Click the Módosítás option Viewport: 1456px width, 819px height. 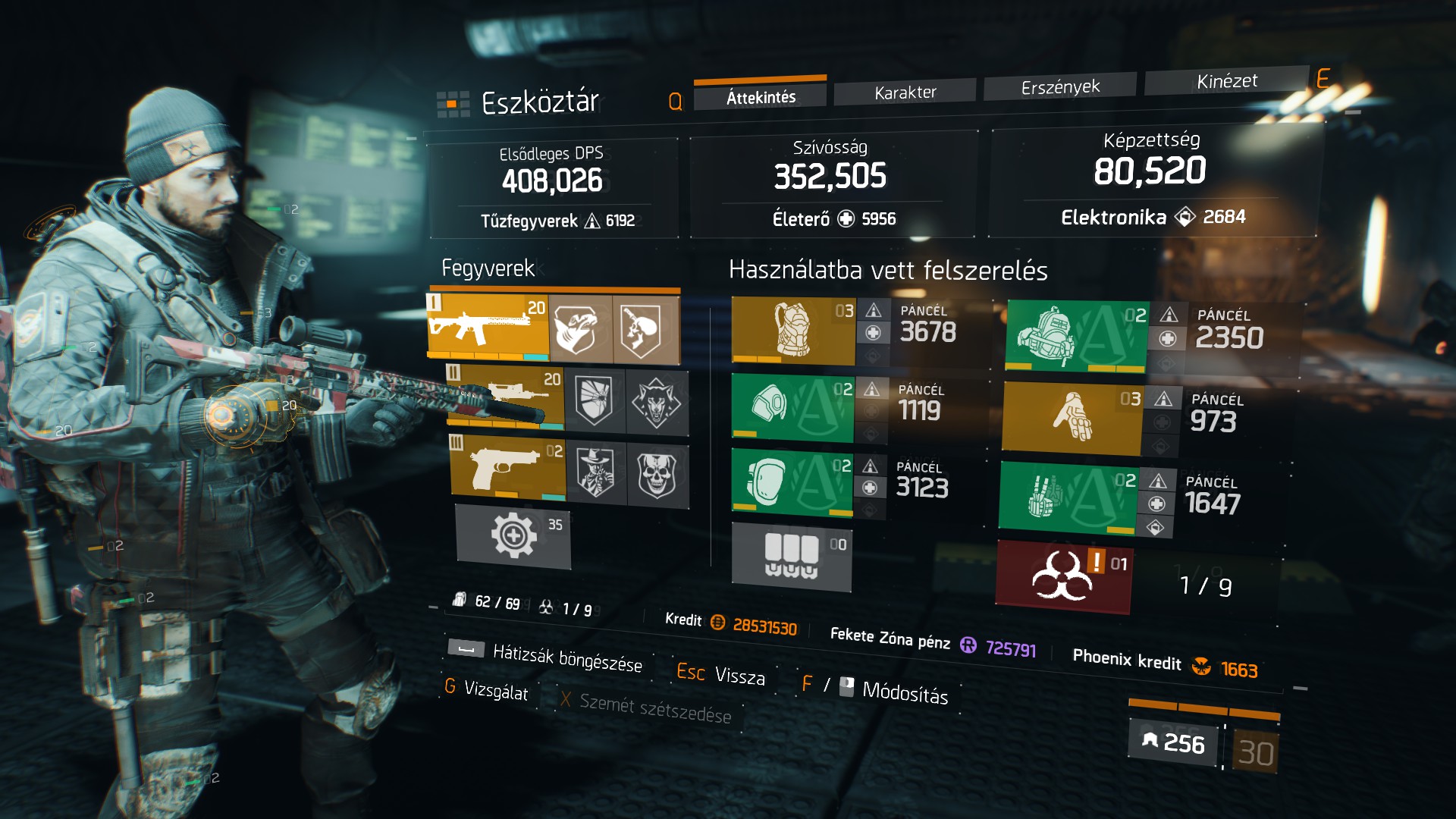point(904,692)
